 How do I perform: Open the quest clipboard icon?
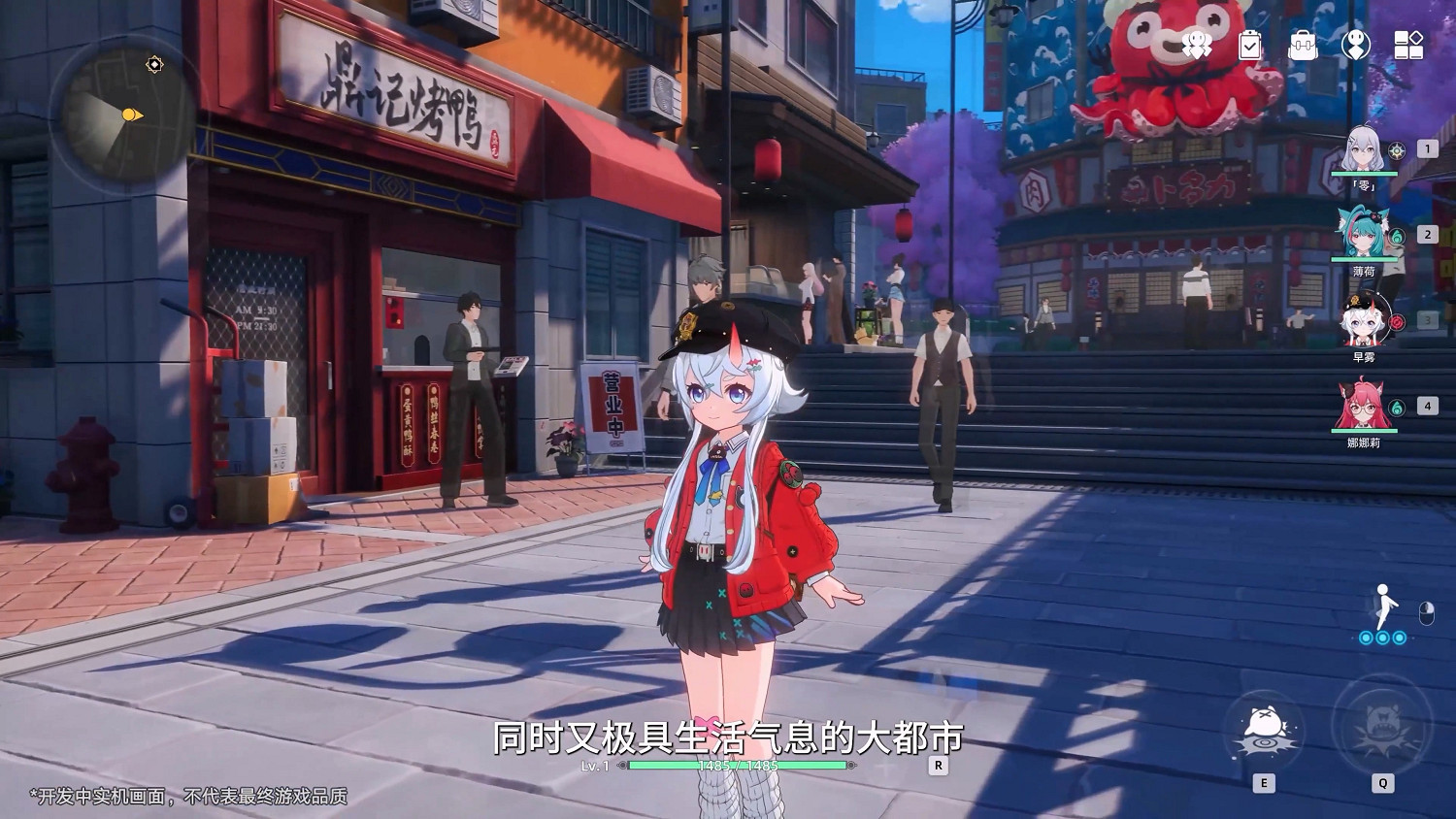tap(1250, 46)
